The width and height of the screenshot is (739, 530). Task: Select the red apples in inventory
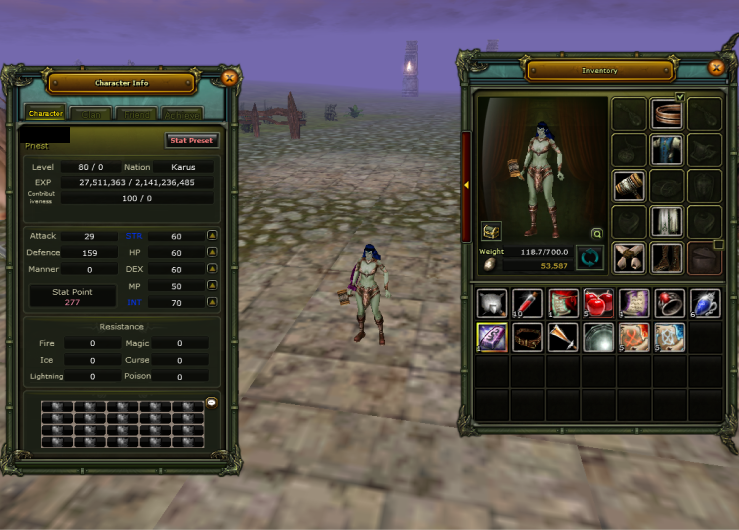coord(598,303)
